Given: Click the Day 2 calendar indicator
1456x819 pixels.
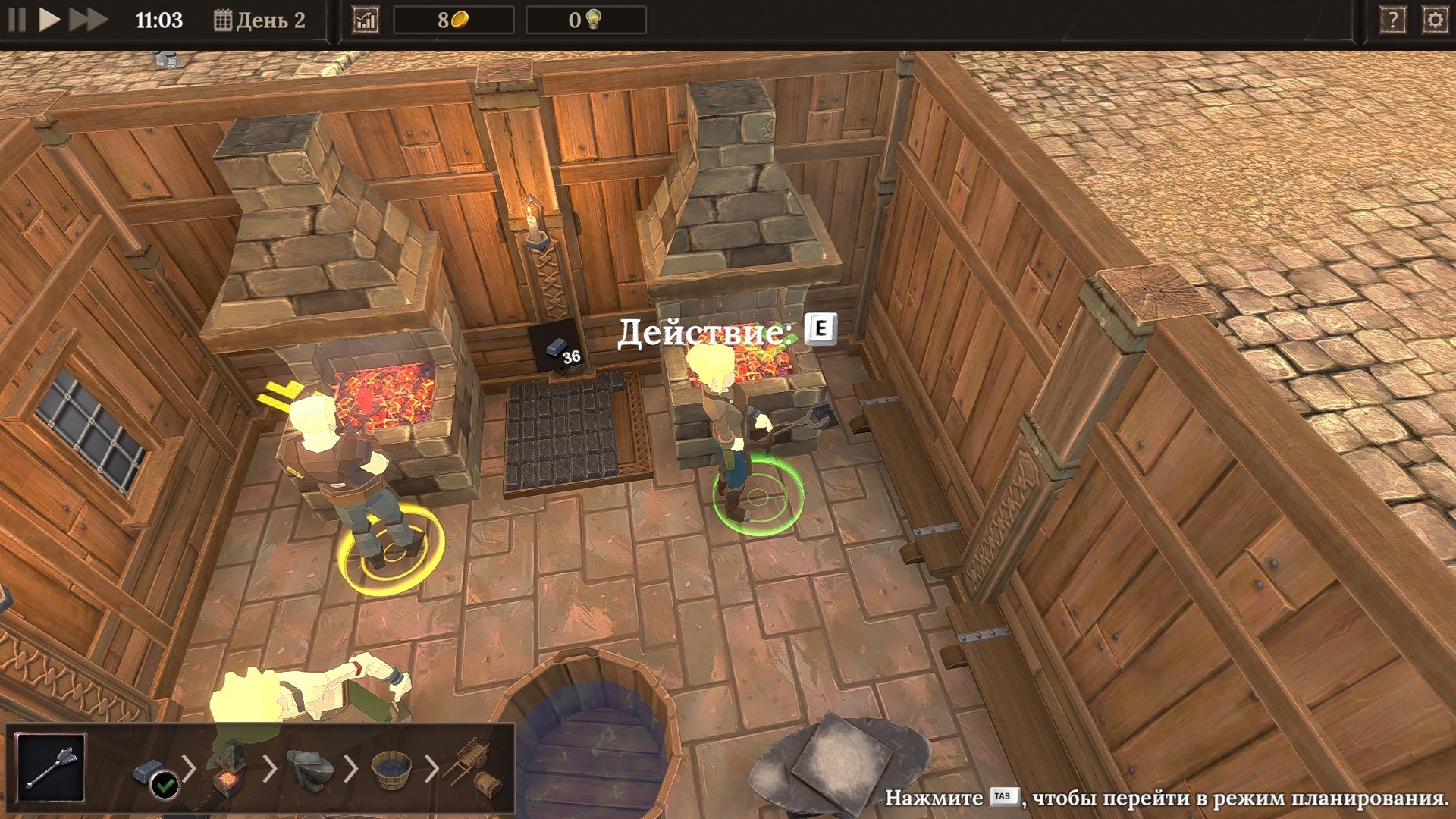Looking at the screenshot, I should point(260,20).
